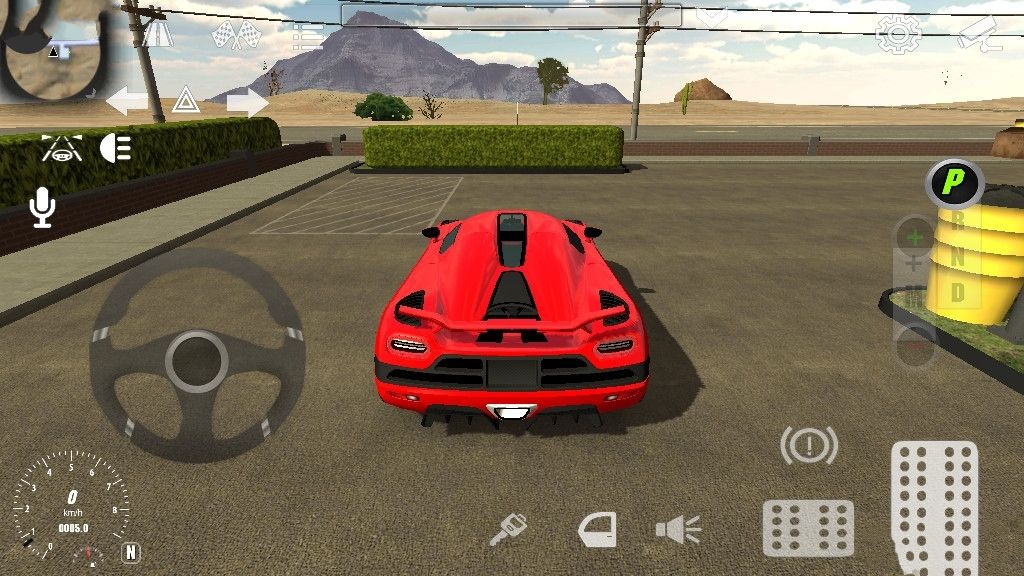
Task: Shift up with the plus gear button
Action: (x=914, y=238)
